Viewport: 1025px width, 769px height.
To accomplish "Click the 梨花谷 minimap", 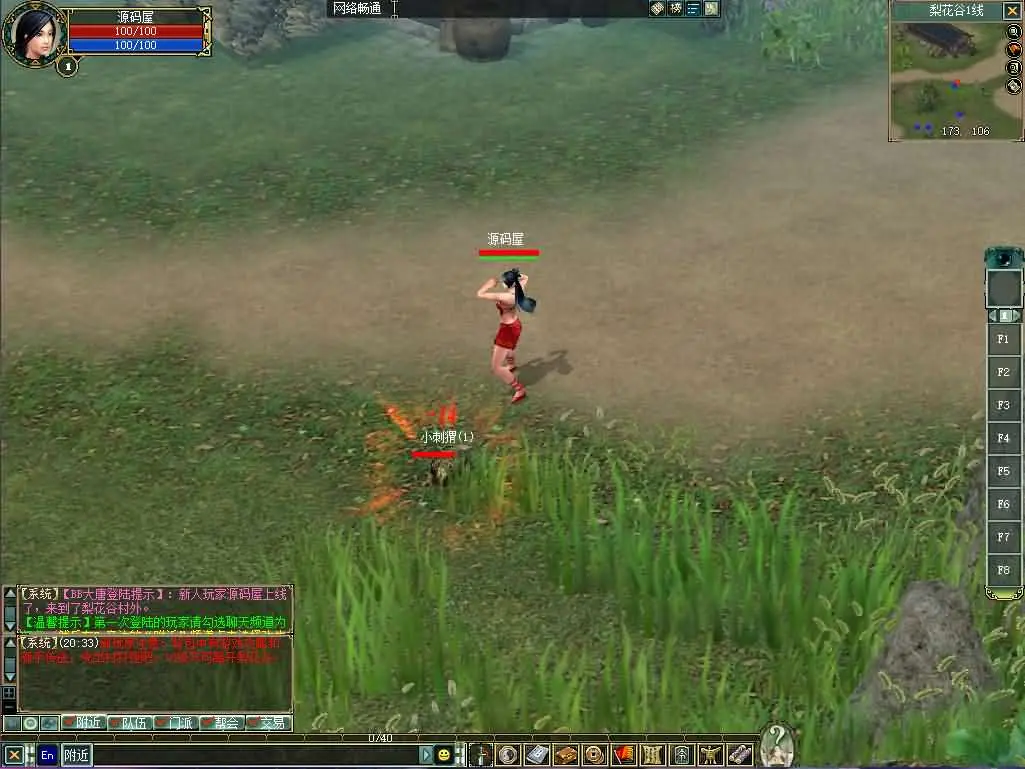I will pyautogui.click(x=945, y=78).
